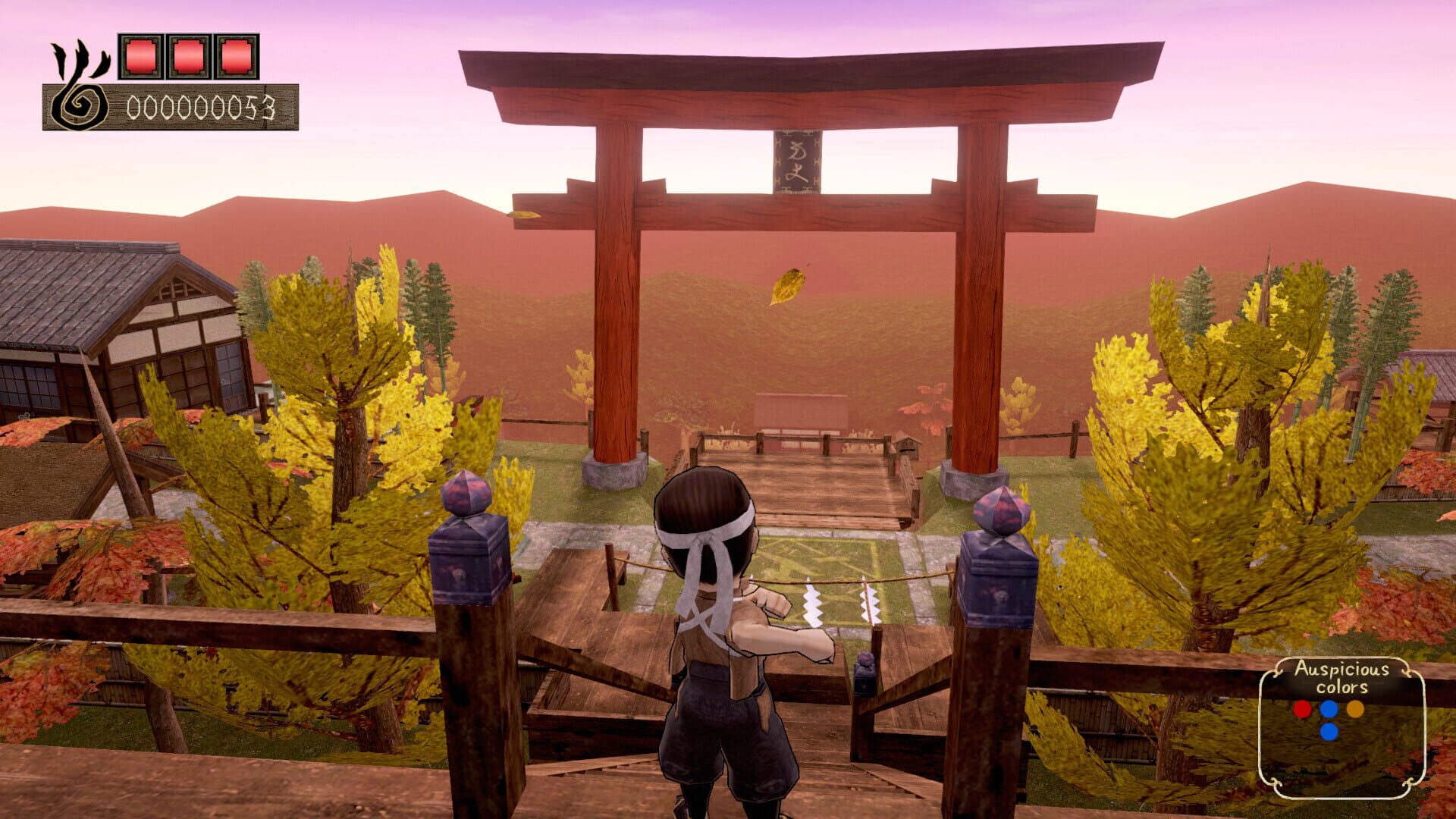
Task: Click the boy character with the white headband
Action: [713, 622]
